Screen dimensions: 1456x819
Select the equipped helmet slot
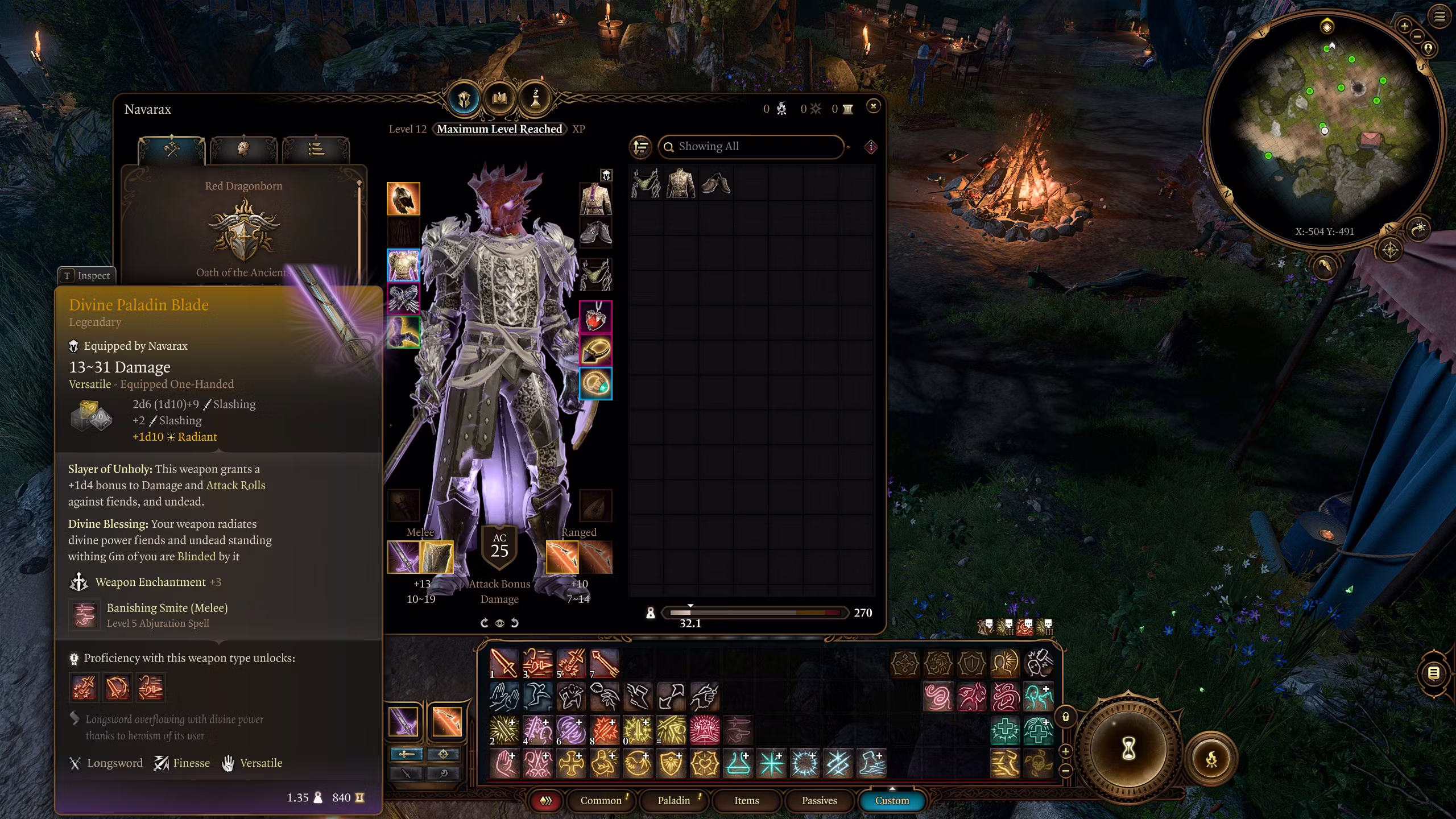(x=403, y=198)
